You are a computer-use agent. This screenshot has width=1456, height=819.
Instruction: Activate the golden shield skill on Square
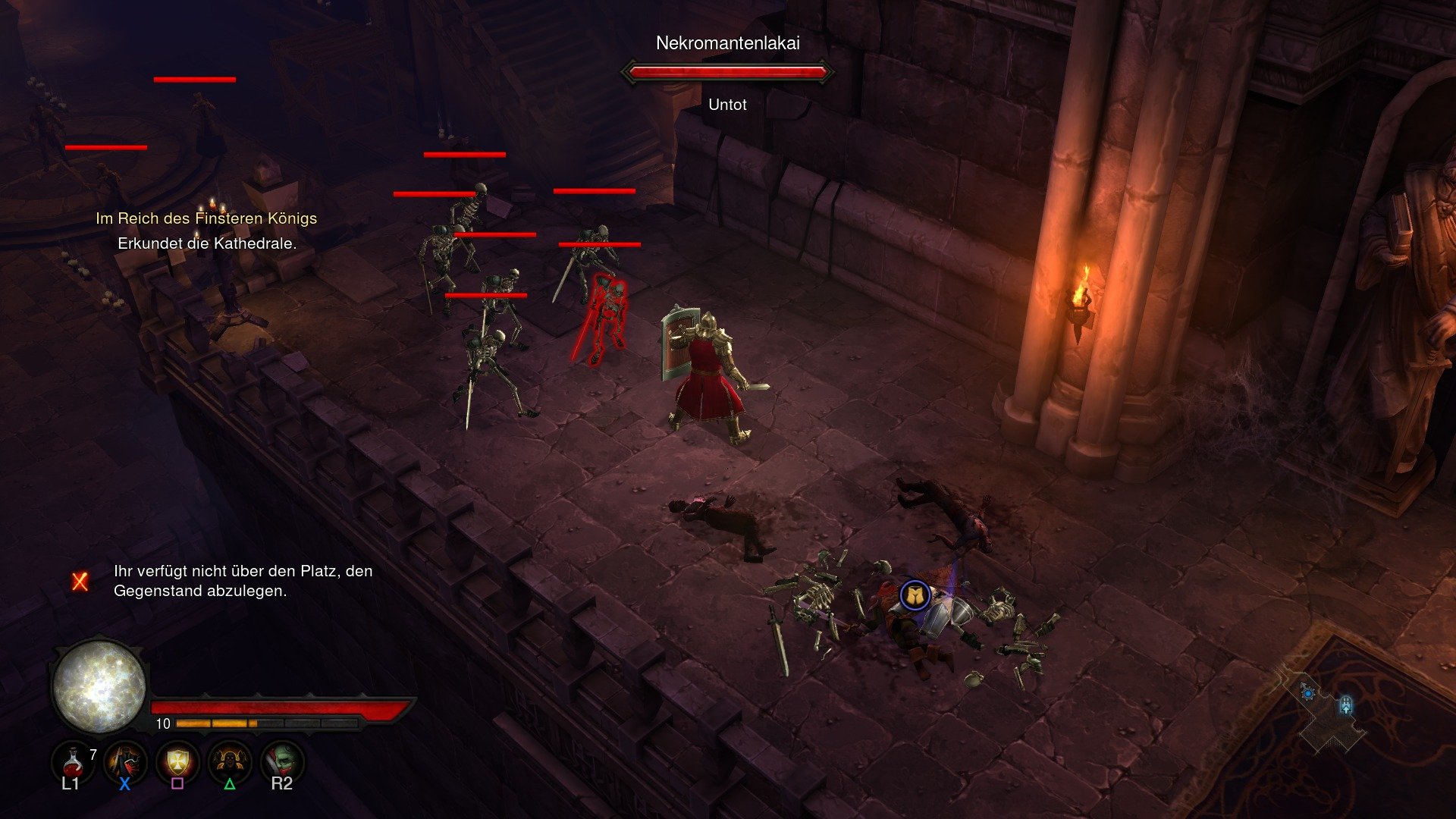tap(180, 763)
